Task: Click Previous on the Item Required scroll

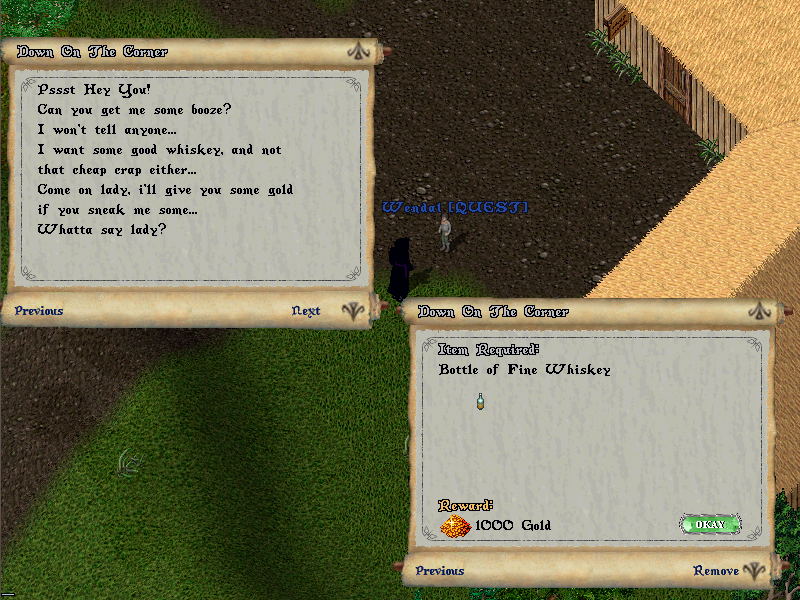Action: (440, 571)
